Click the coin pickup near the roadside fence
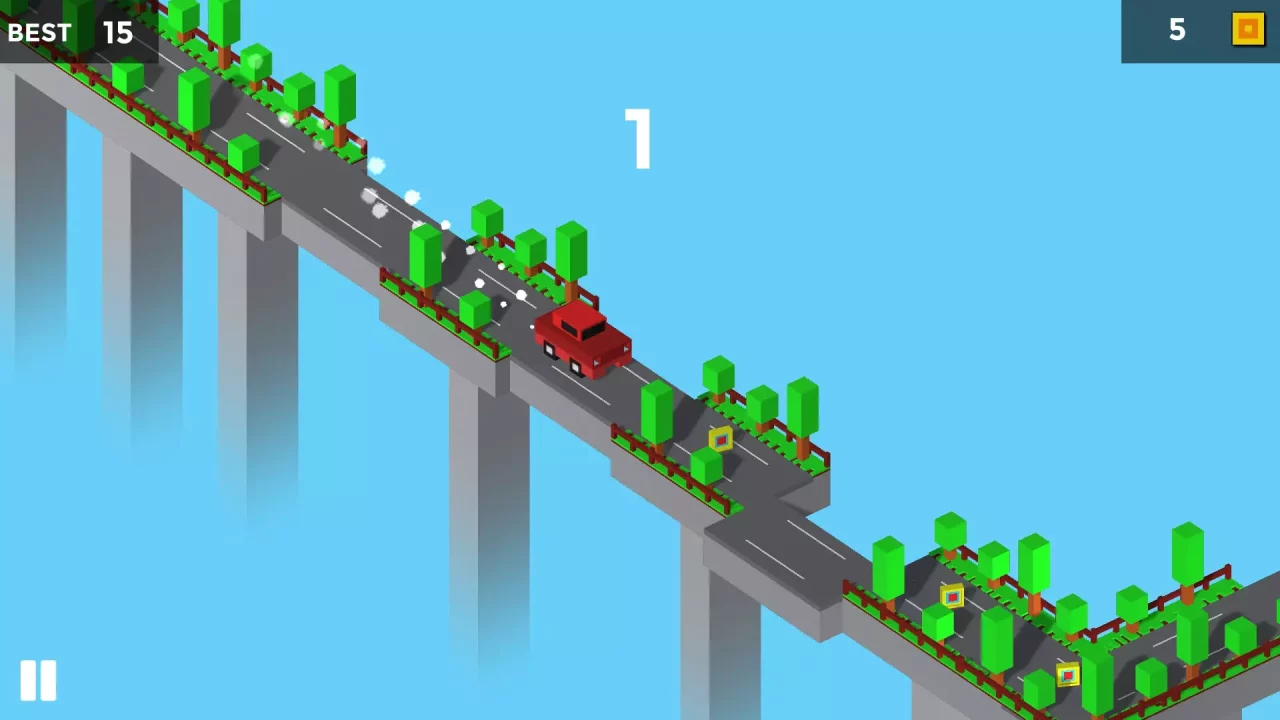 coord(721,438)
